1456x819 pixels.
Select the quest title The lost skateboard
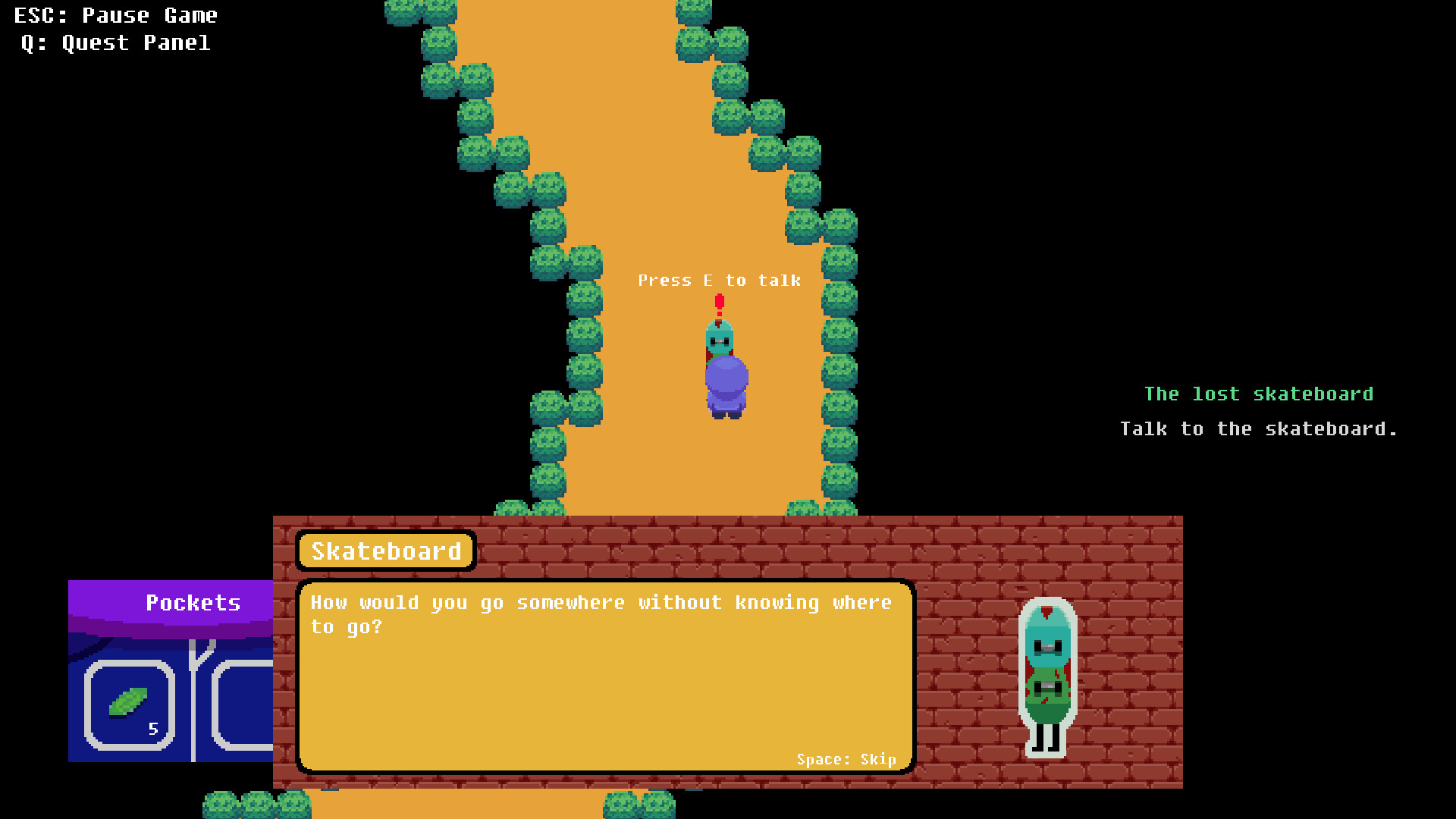coord(1258,394)
